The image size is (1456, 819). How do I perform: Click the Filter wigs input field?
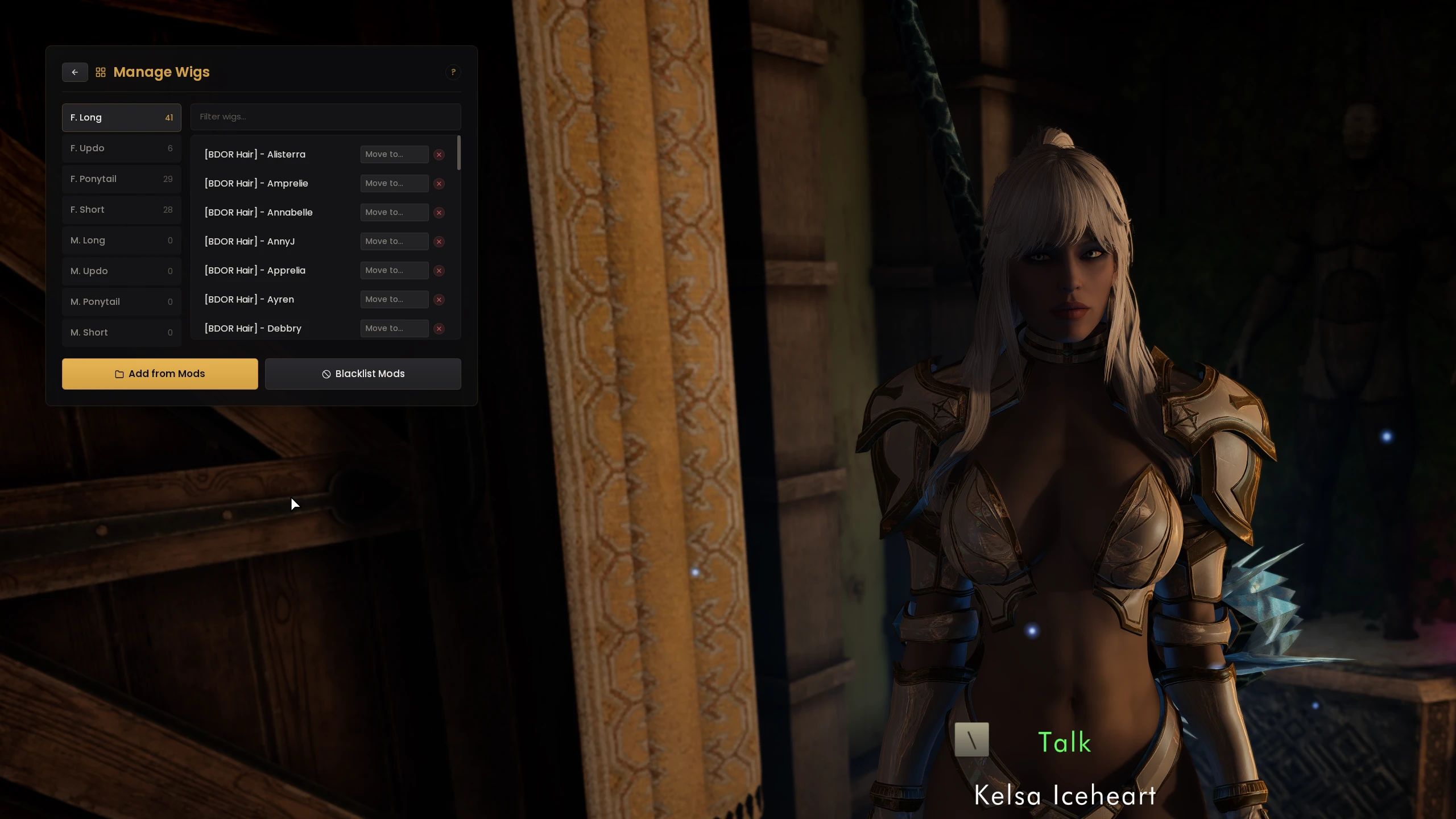pyautogui.click(x=325, y=117)
